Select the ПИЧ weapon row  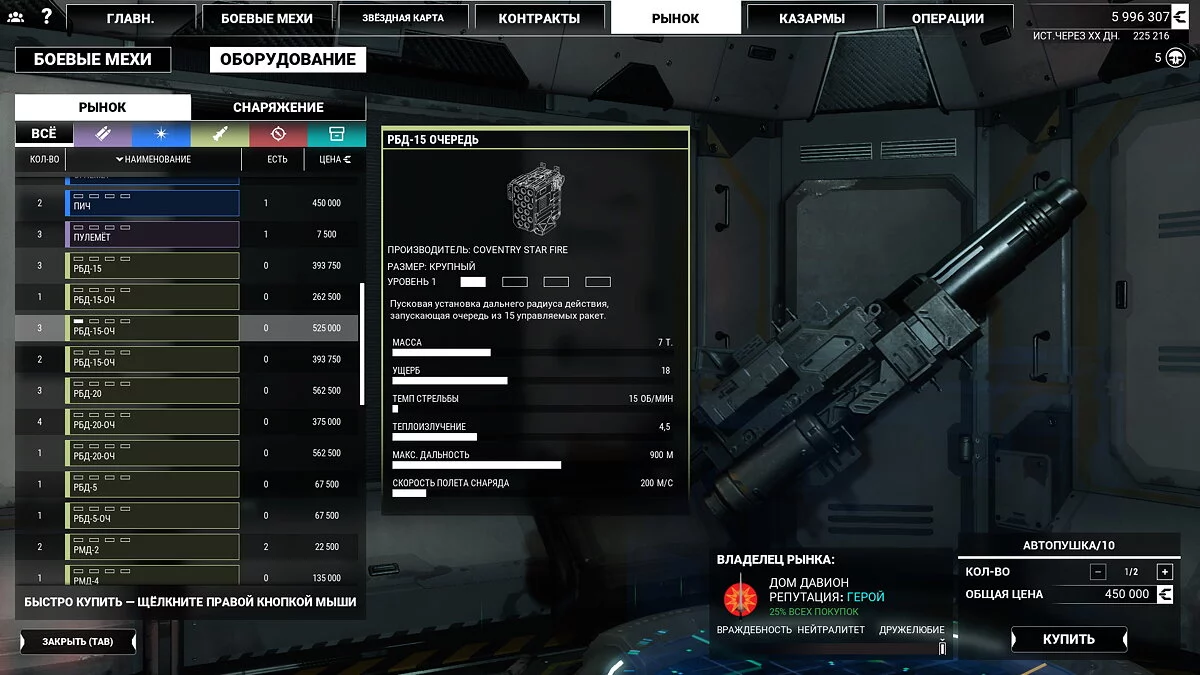(x=154, y=204)
